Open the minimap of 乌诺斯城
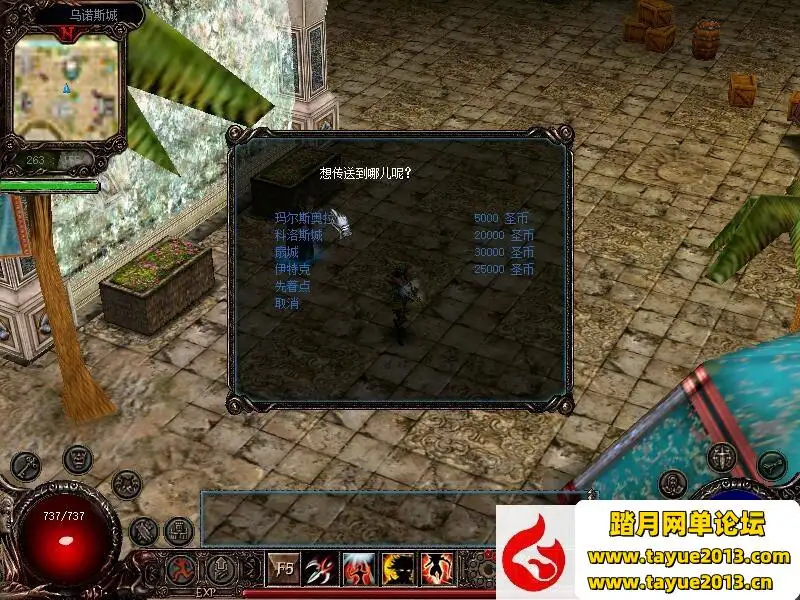This screenshot has height=600, width=800. point(69,89)
